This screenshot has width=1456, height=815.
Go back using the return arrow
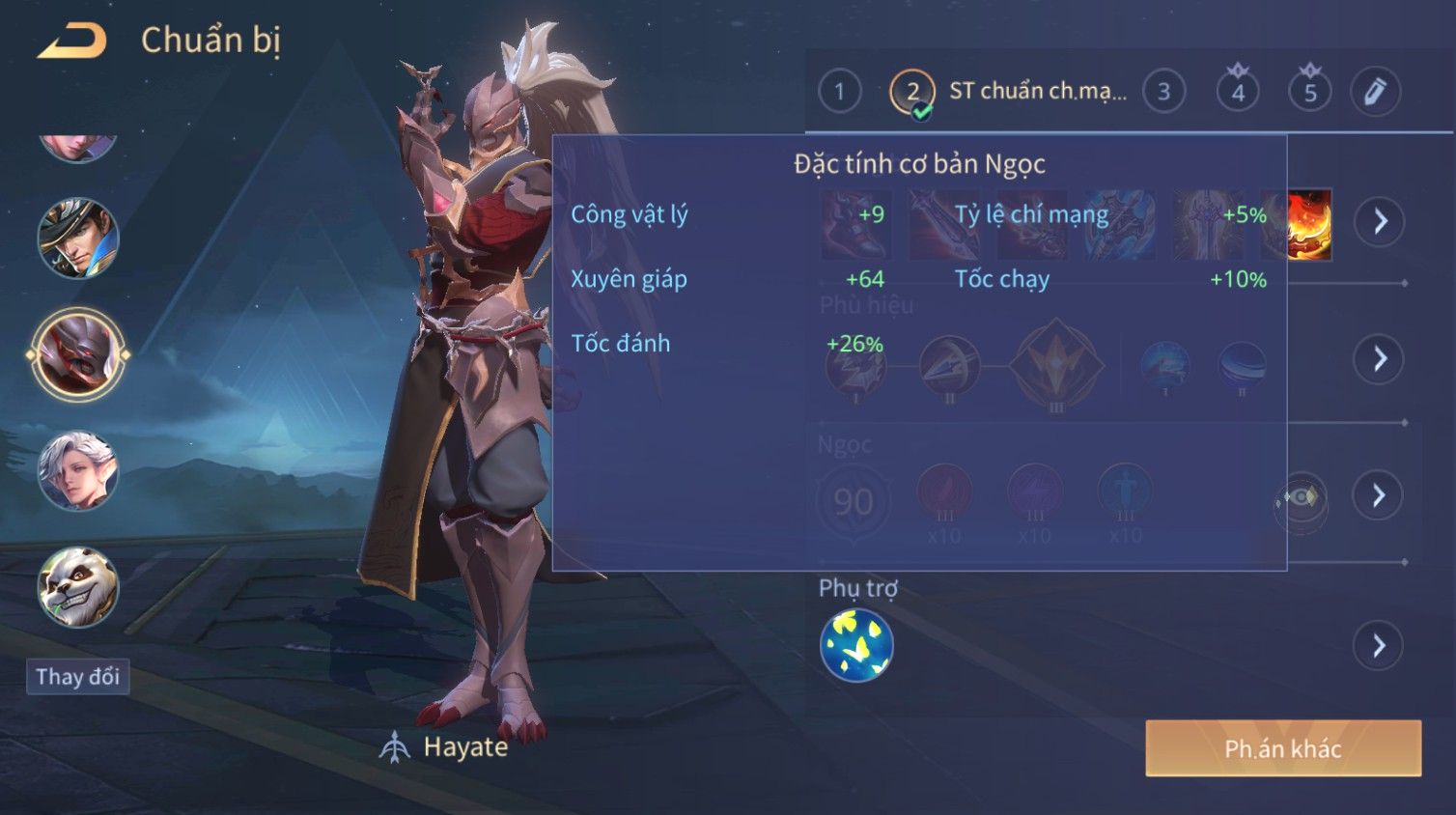(x=71, y=41)
